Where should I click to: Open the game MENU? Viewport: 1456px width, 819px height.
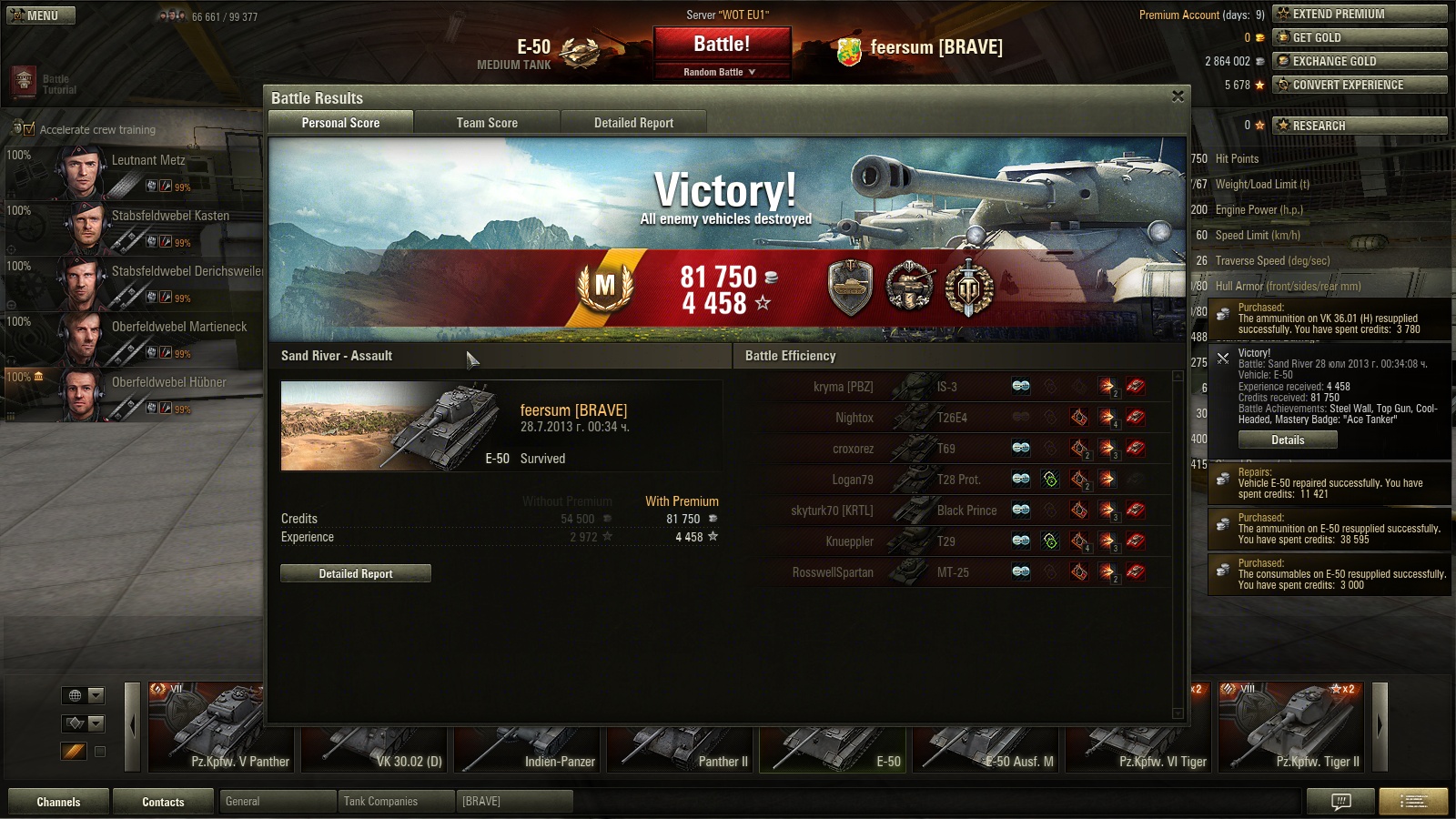[x=41, y=15]
